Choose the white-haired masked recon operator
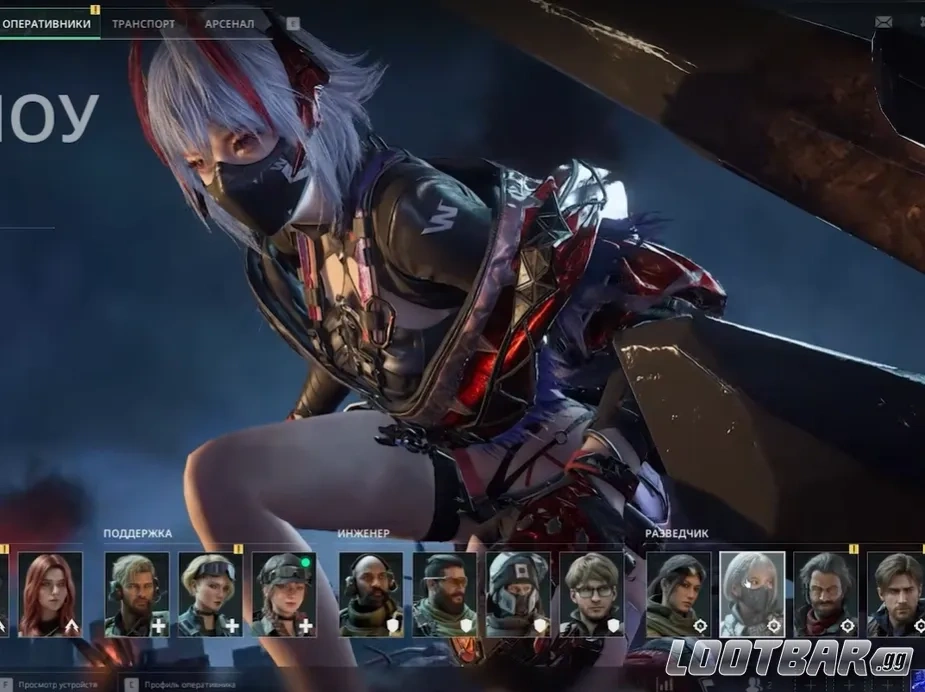 [752, 594]
